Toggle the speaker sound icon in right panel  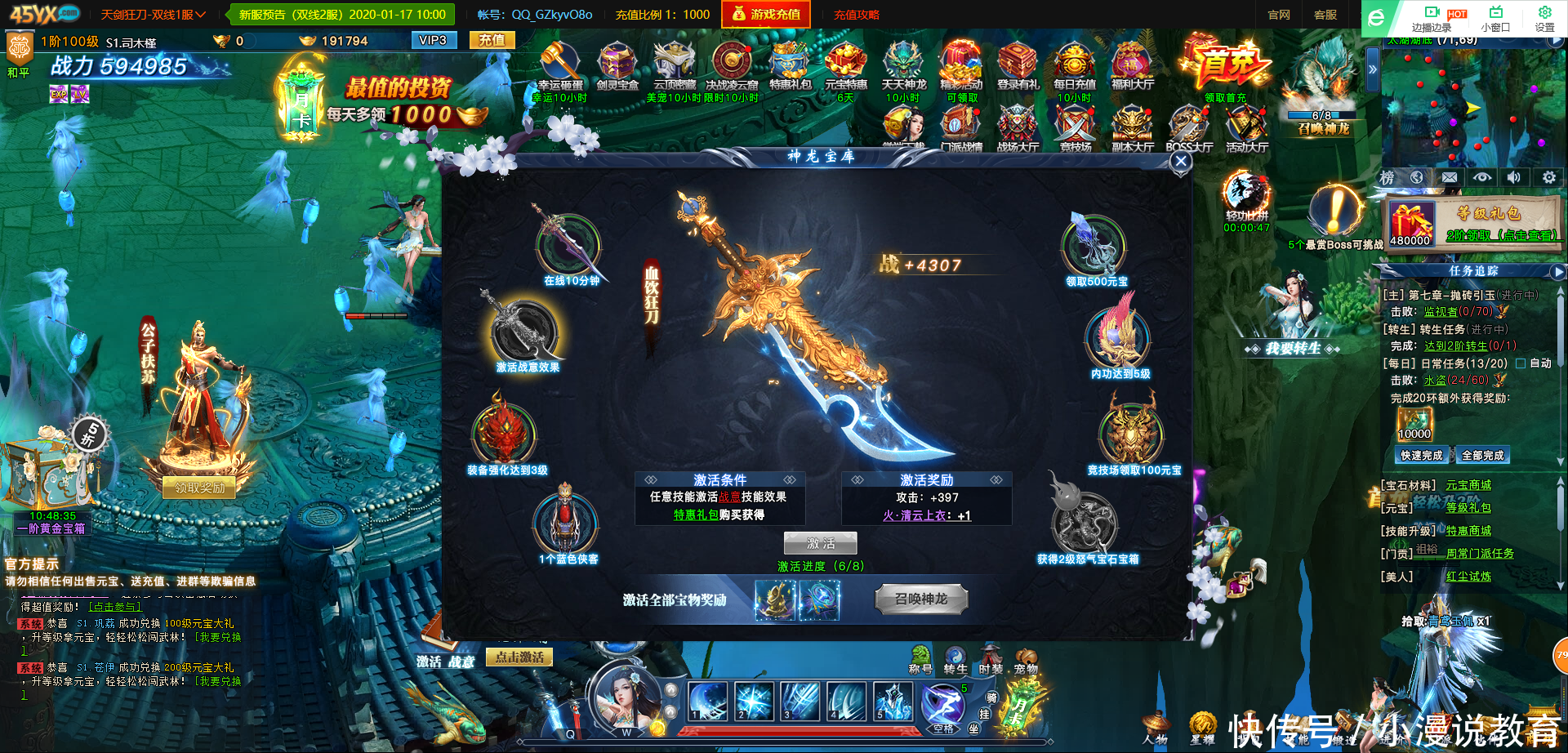coord(1515,177)
